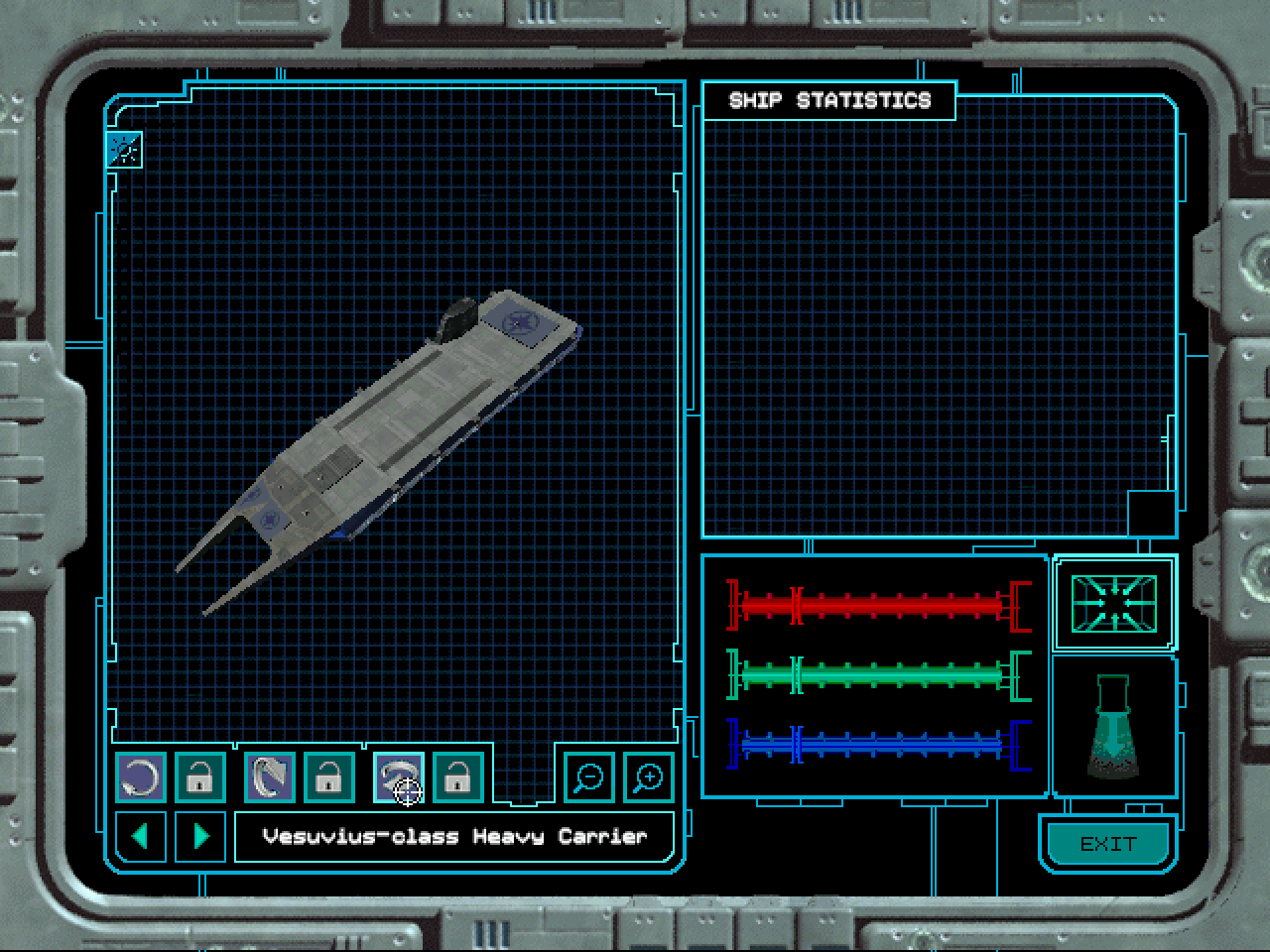This screenshot has width=1270, height=952.
Task: Toggle the circular ring rotation button
Action: click(140, 777)
